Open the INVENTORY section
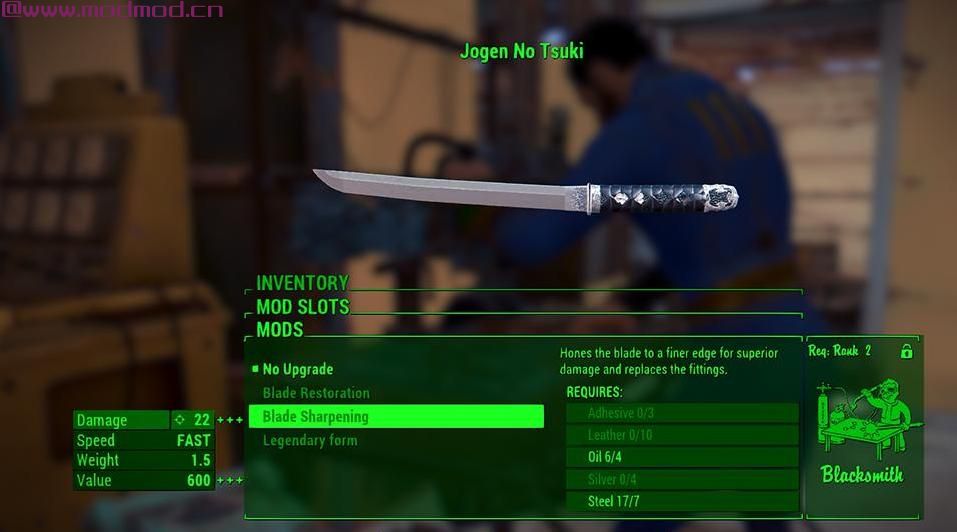 [x=302, y=283]
